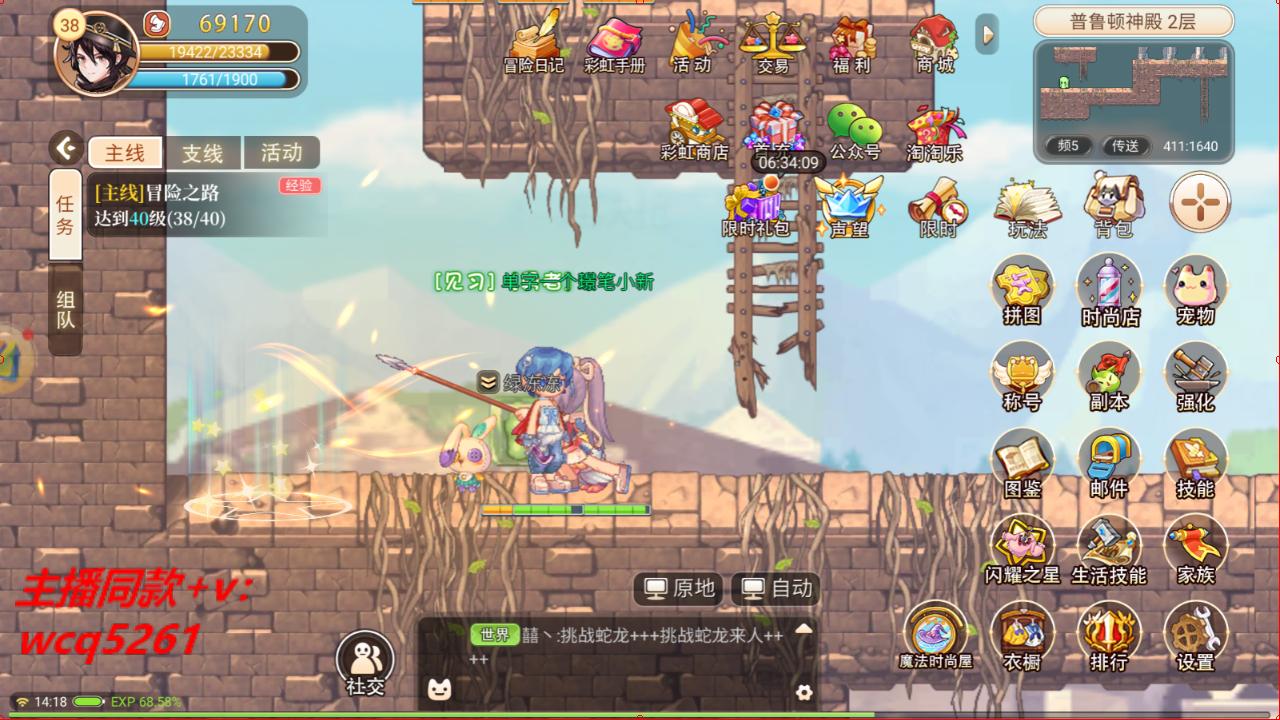Image resolution: width=1280 pixels, height=720 pixels.
Task: Open the 魔法时尚屋 magic fashion house
Action: (x=935, y=636)
